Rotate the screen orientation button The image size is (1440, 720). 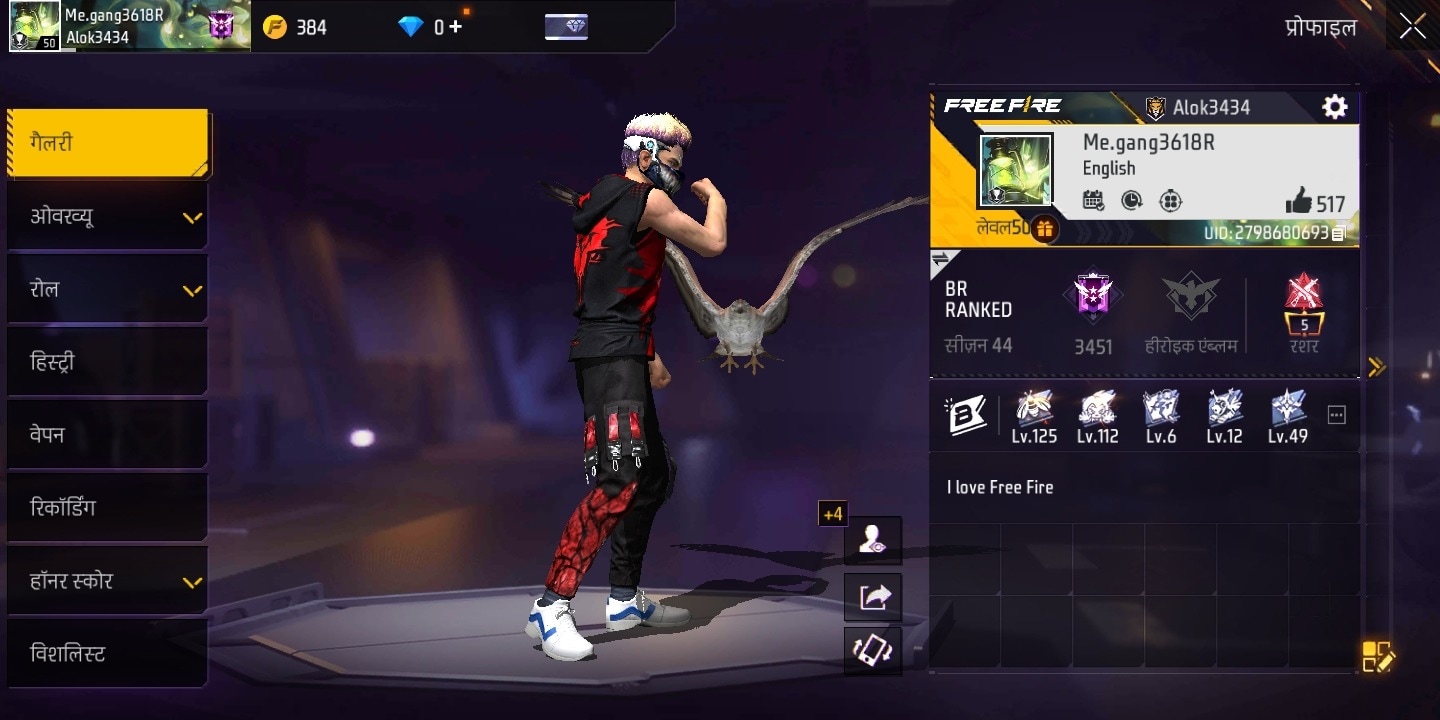tap(873, 651)
